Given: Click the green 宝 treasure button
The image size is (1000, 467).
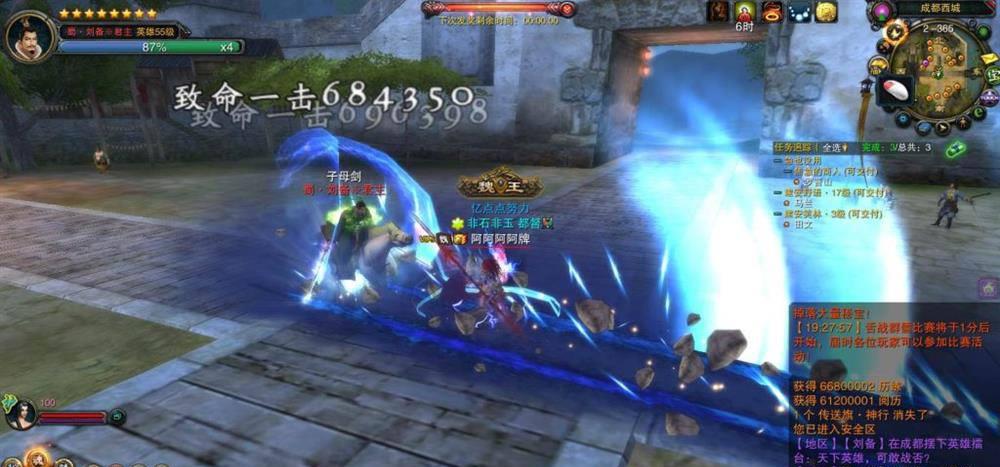Looking at the screenshot, I should coord(991,74).
